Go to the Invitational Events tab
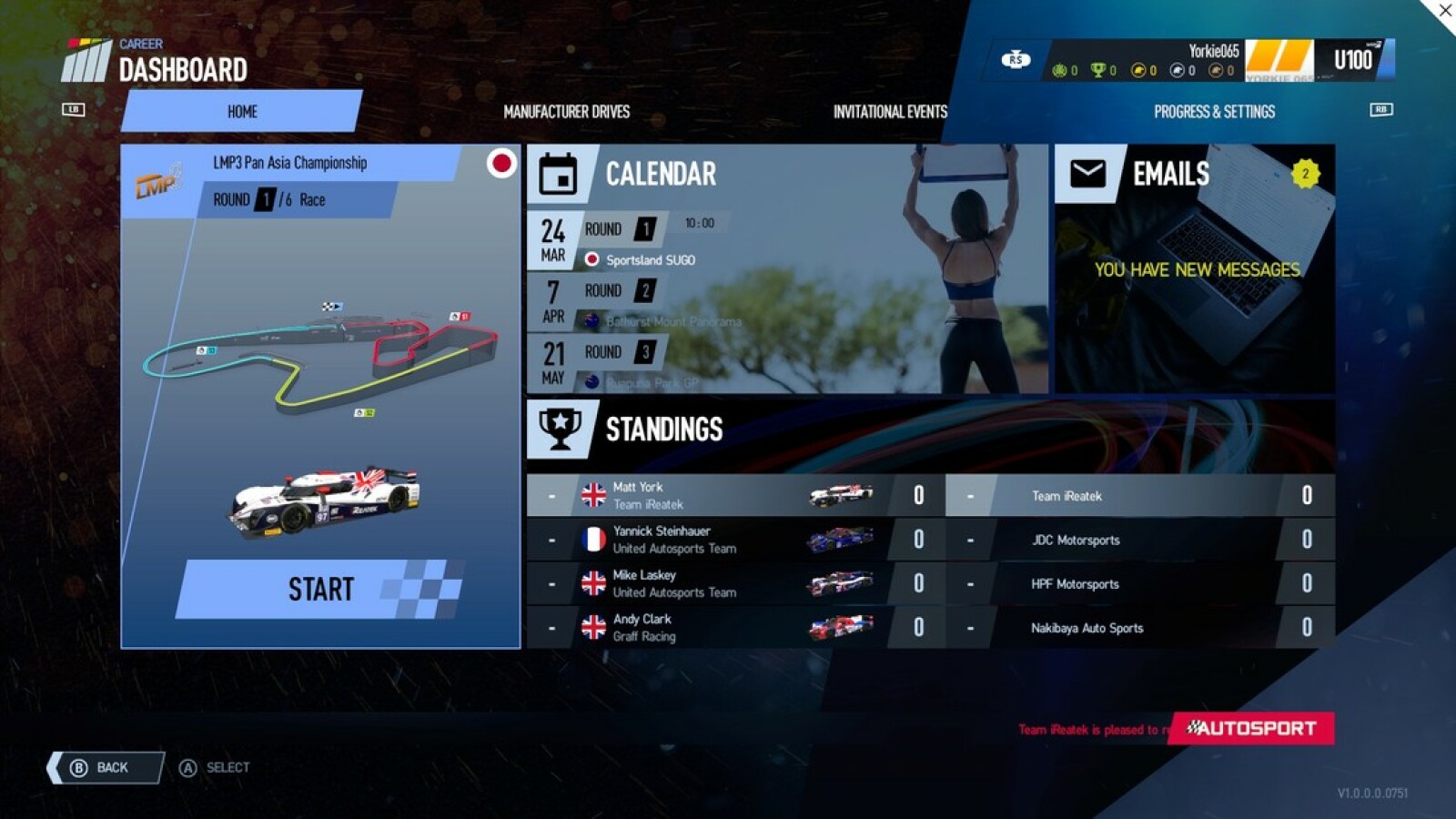This screenshot has width=1456, height=819. [890, 111]
